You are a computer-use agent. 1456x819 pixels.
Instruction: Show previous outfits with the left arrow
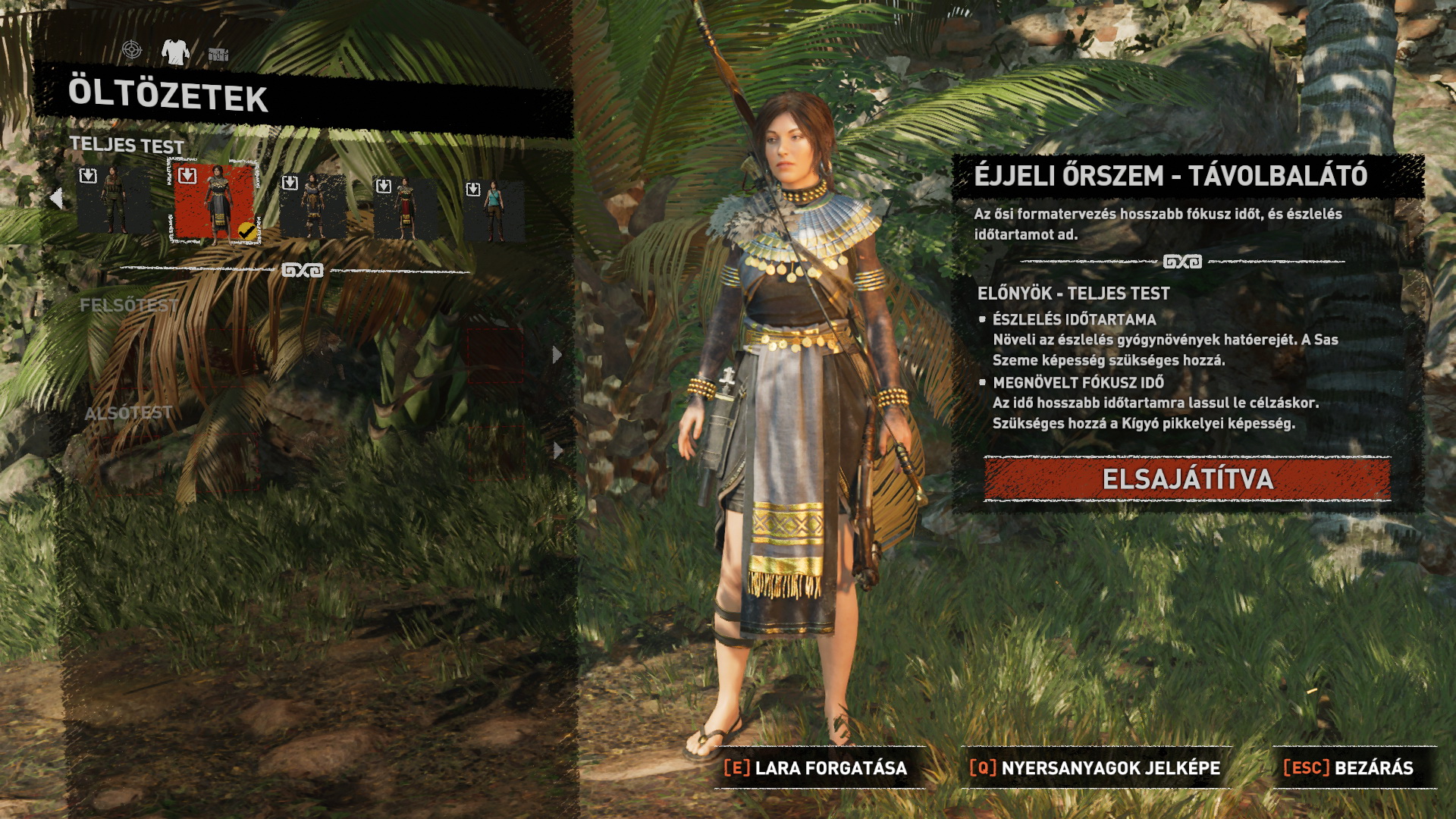pos(56,199)
